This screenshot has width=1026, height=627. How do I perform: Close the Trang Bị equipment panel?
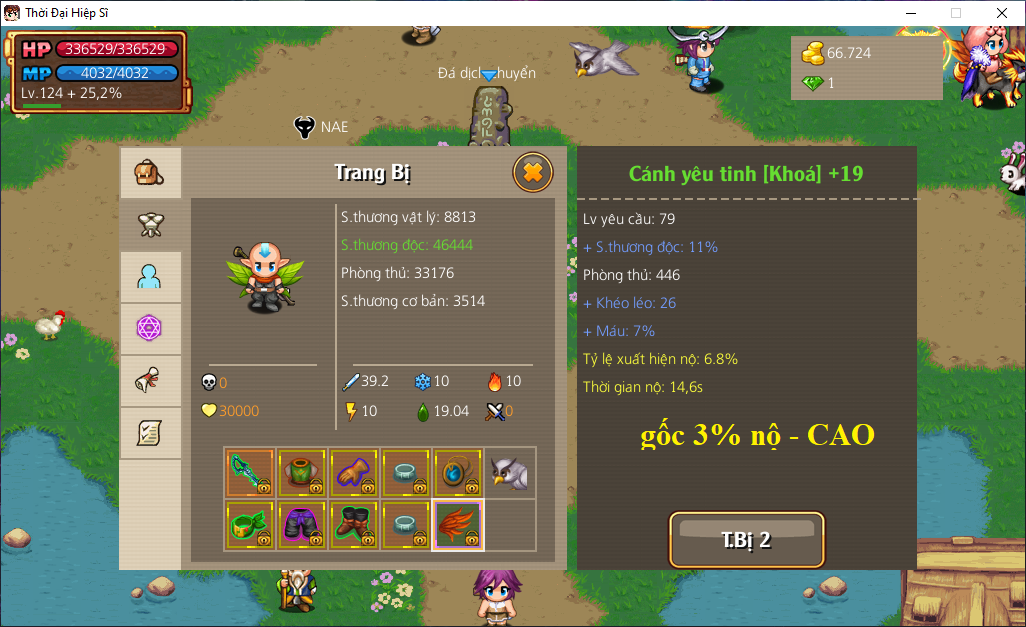click(x=532, y=173)
